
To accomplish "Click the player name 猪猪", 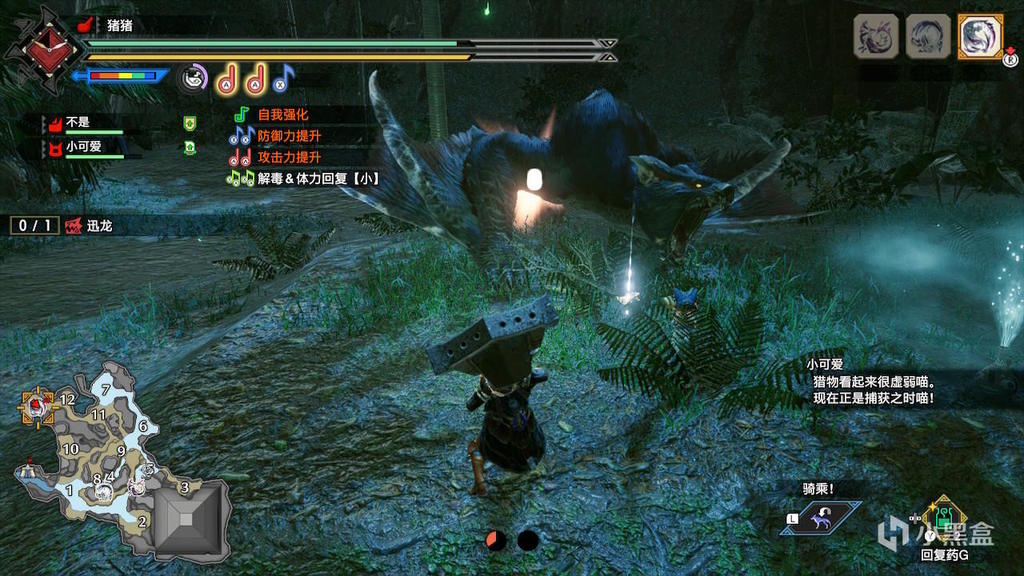I will (119, 25).
